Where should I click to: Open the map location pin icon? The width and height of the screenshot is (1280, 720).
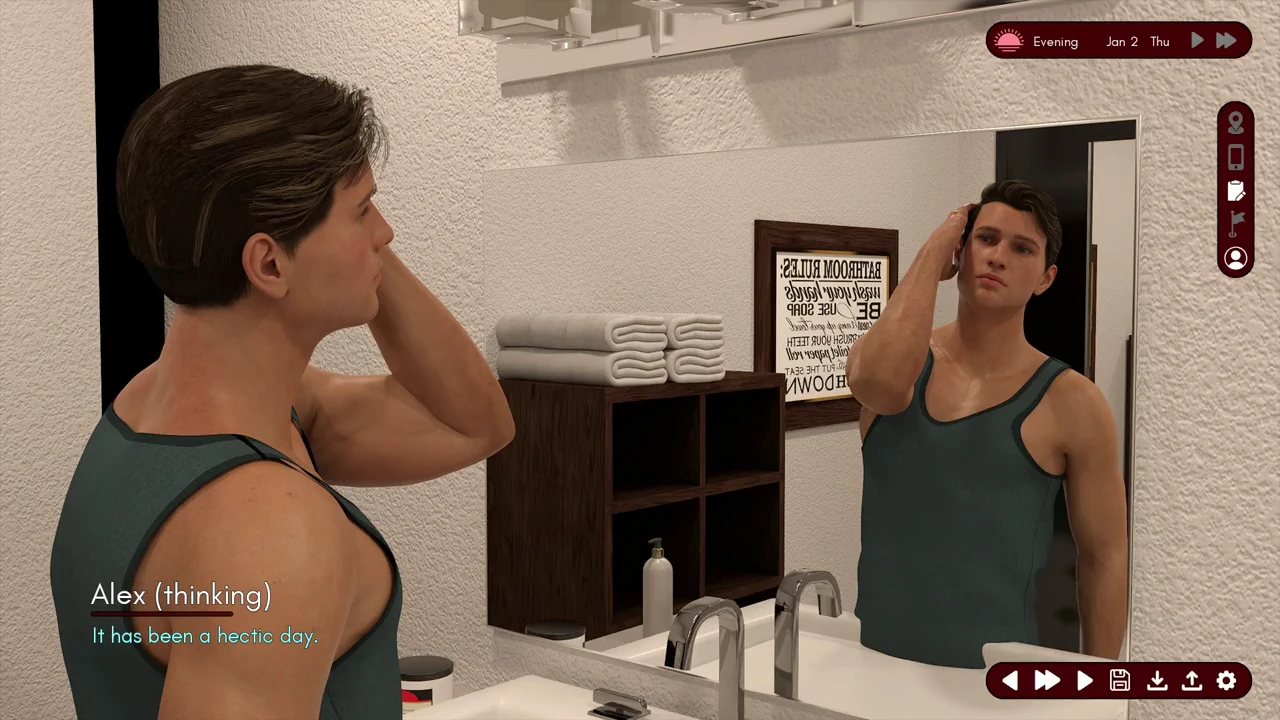pyautogui.click(x=1236, y=123)
